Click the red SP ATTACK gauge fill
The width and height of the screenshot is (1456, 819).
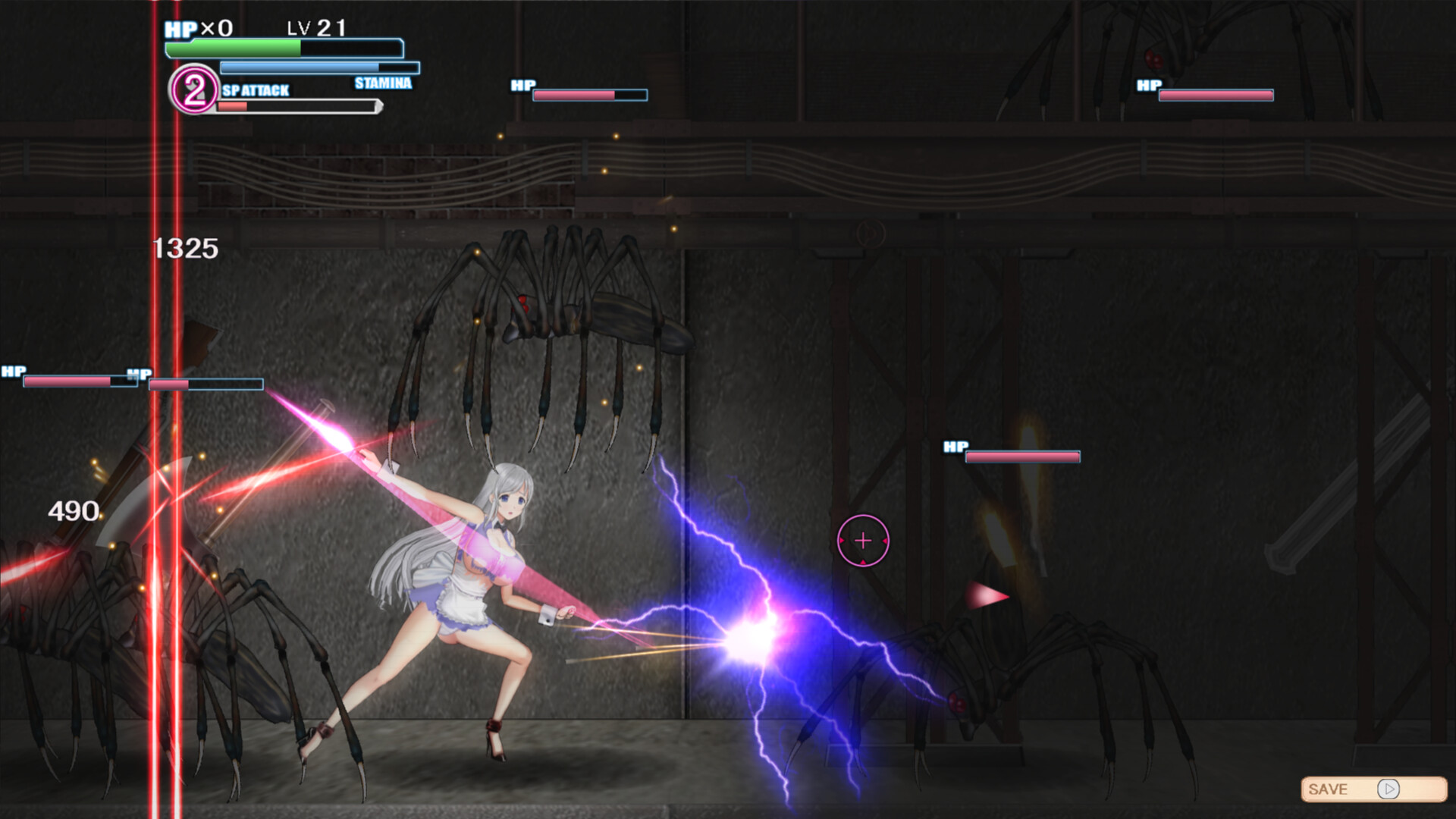[231, 106]
